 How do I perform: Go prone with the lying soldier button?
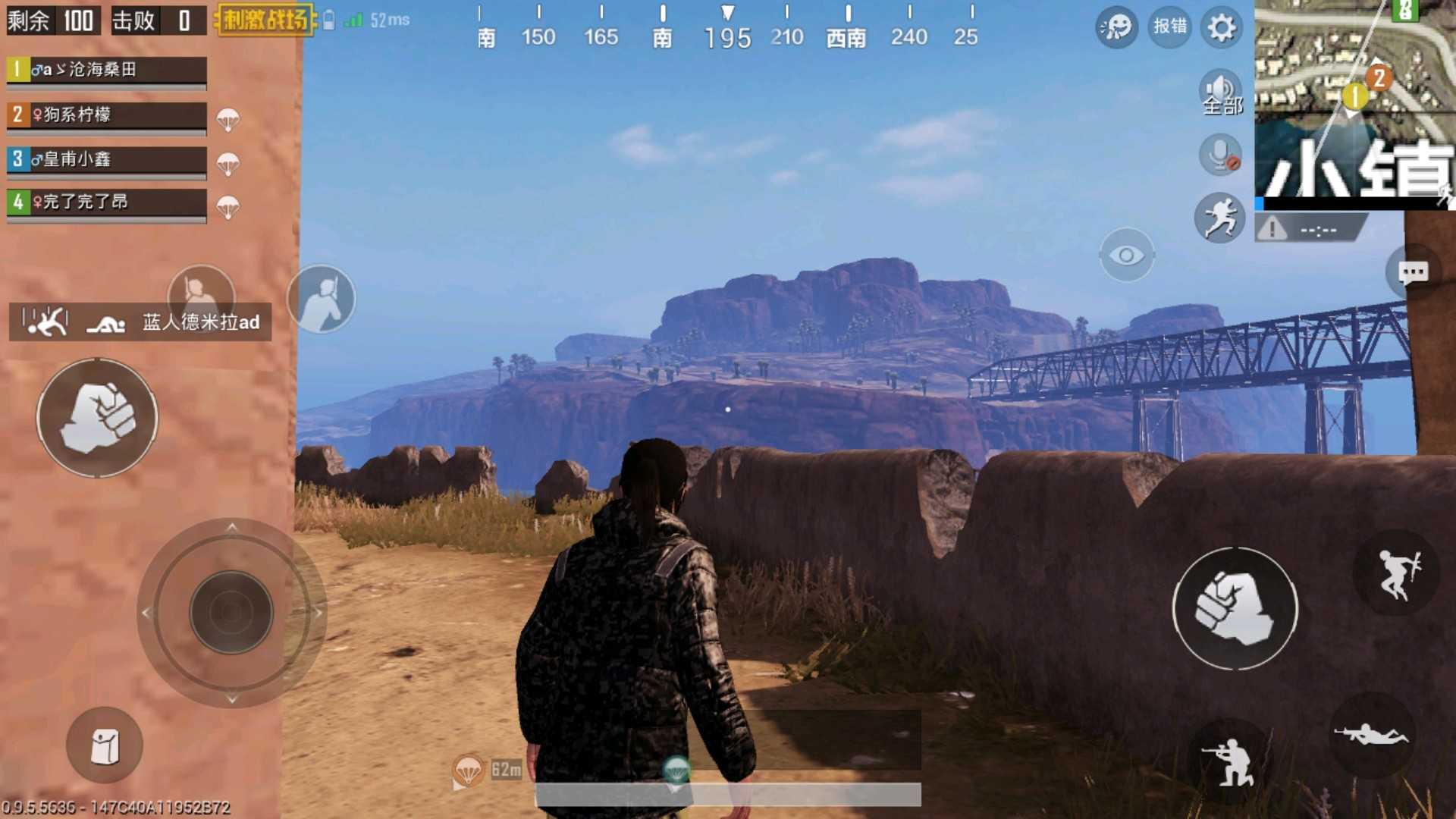point(1371,734)
